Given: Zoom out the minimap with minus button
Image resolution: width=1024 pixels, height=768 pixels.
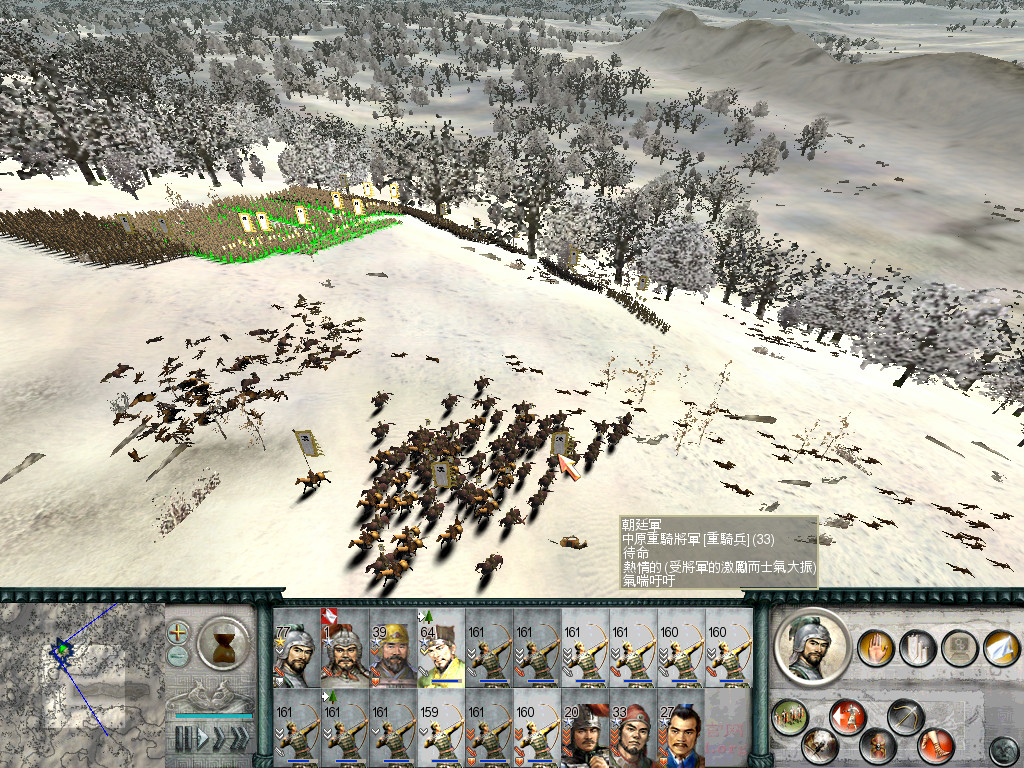Looking at the screenshot, I should (x=179, y=655).
